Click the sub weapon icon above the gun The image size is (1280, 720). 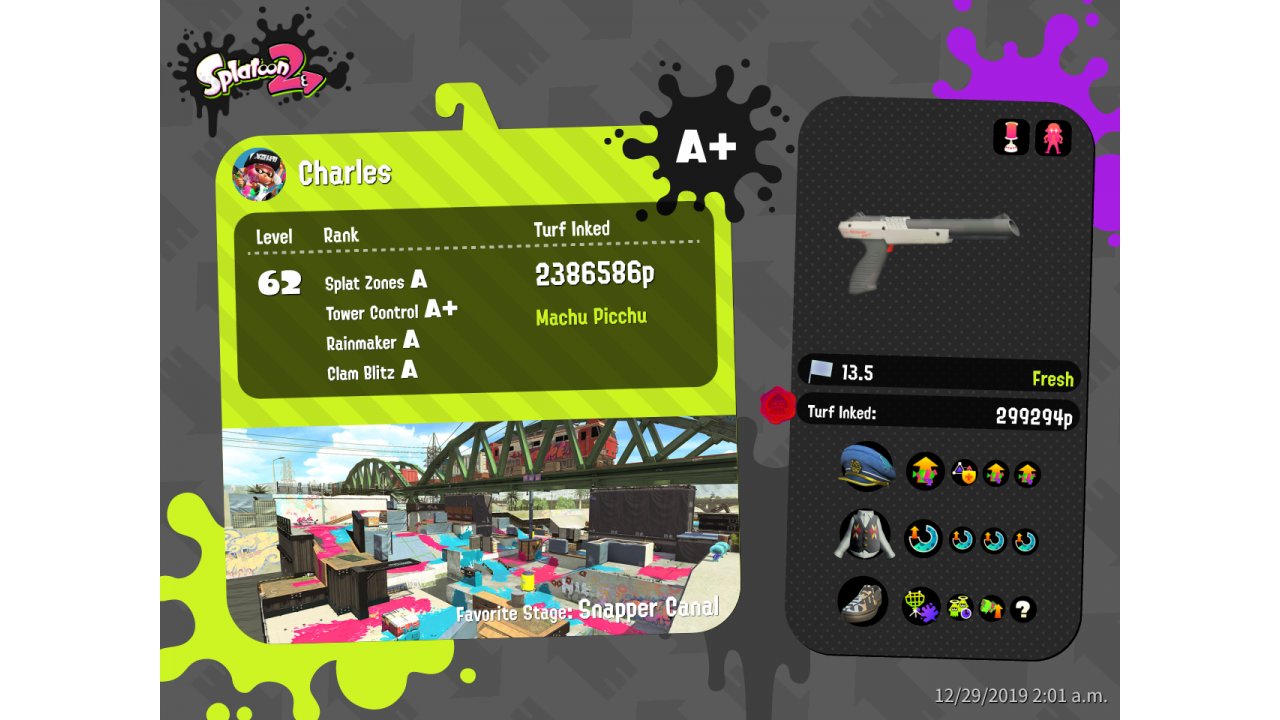pos(1011,137)
